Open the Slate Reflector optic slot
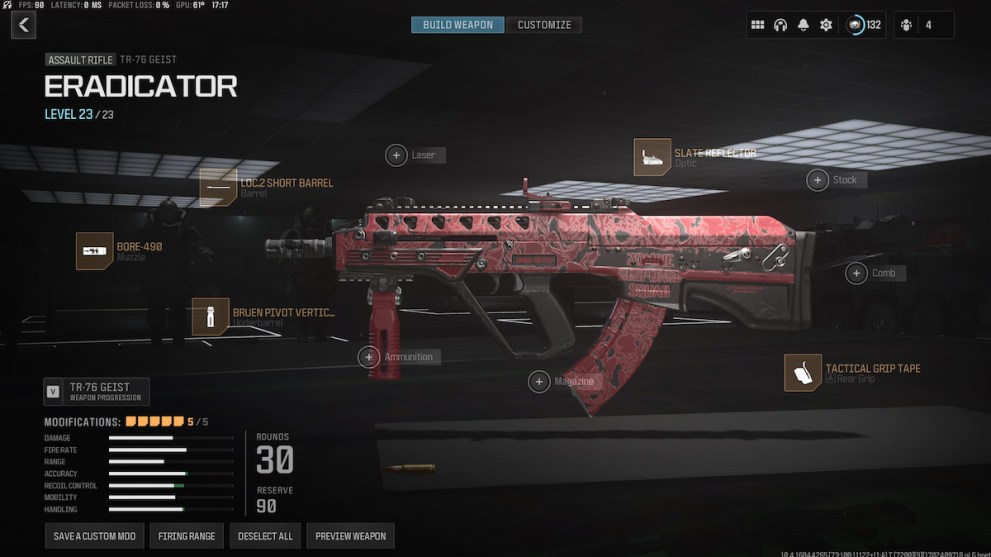This screenshot has height=557, width=991. [652, 157]
